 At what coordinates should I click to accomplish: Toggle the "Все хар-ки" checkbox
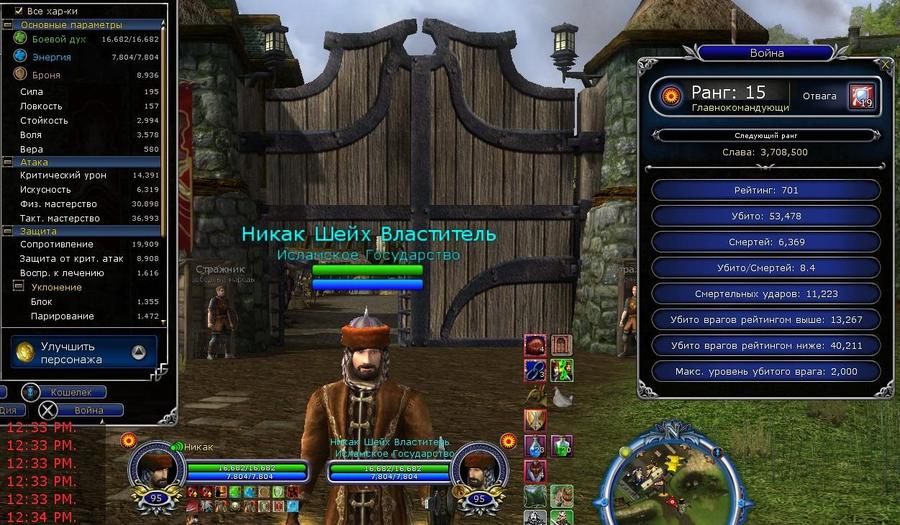click(19, 10)
